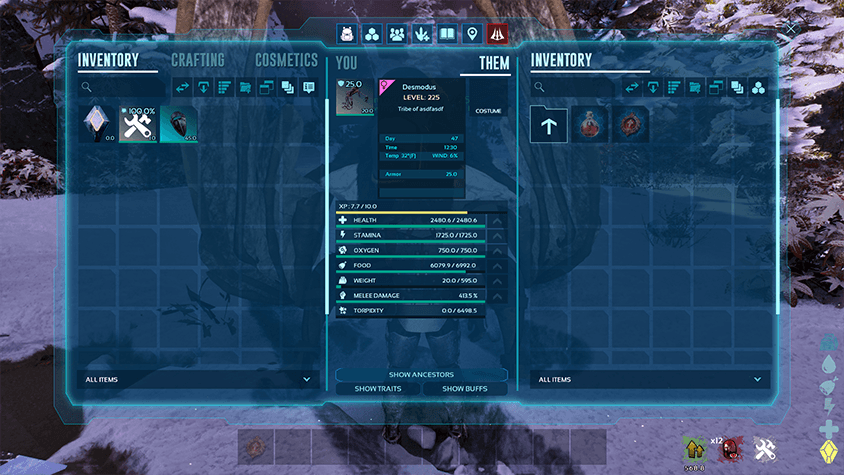Click the left inventory search field
The image size is (844, 475).
(x=125, y=88)
